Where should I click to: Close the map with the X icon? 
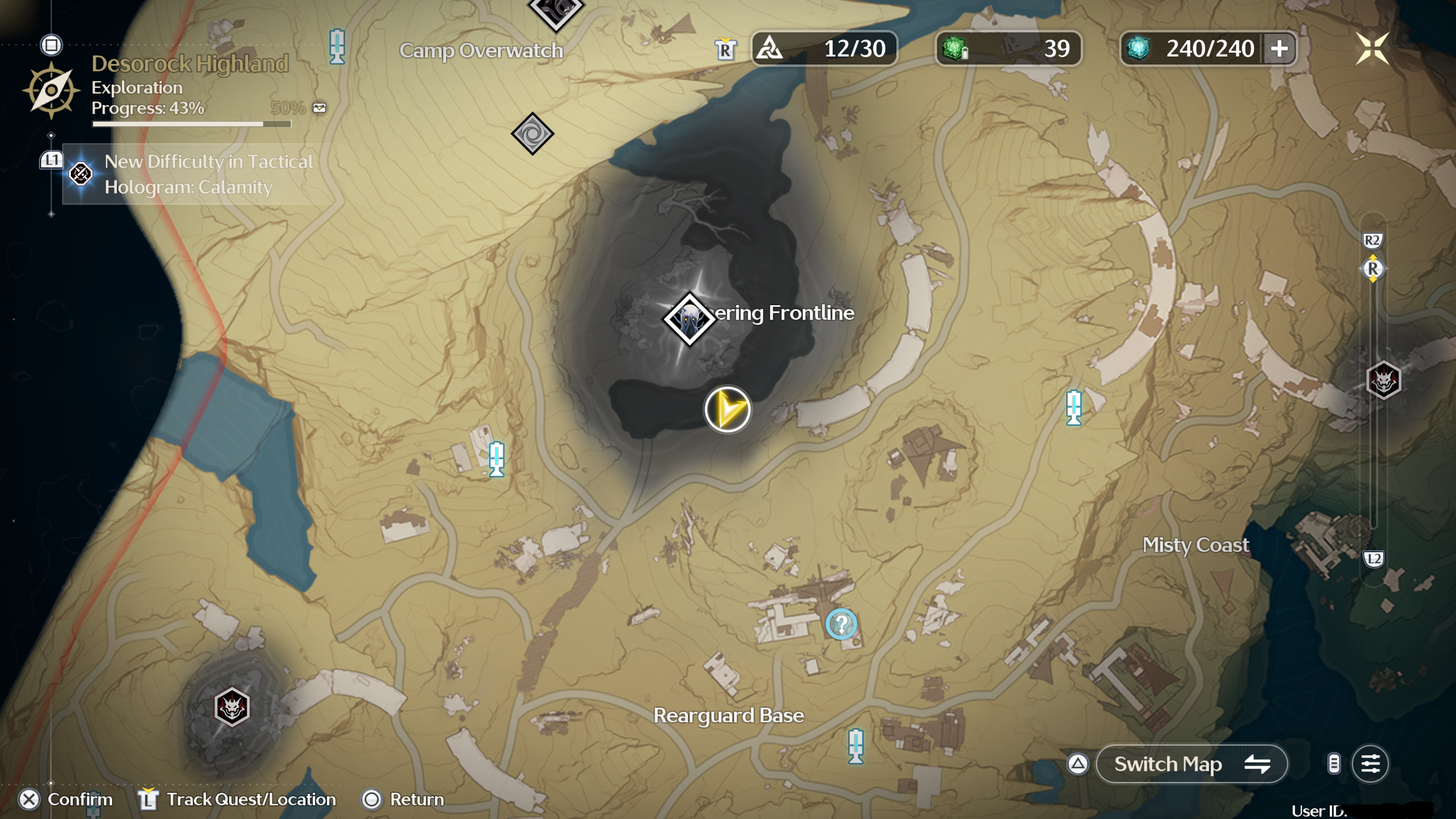(1372, 48)
